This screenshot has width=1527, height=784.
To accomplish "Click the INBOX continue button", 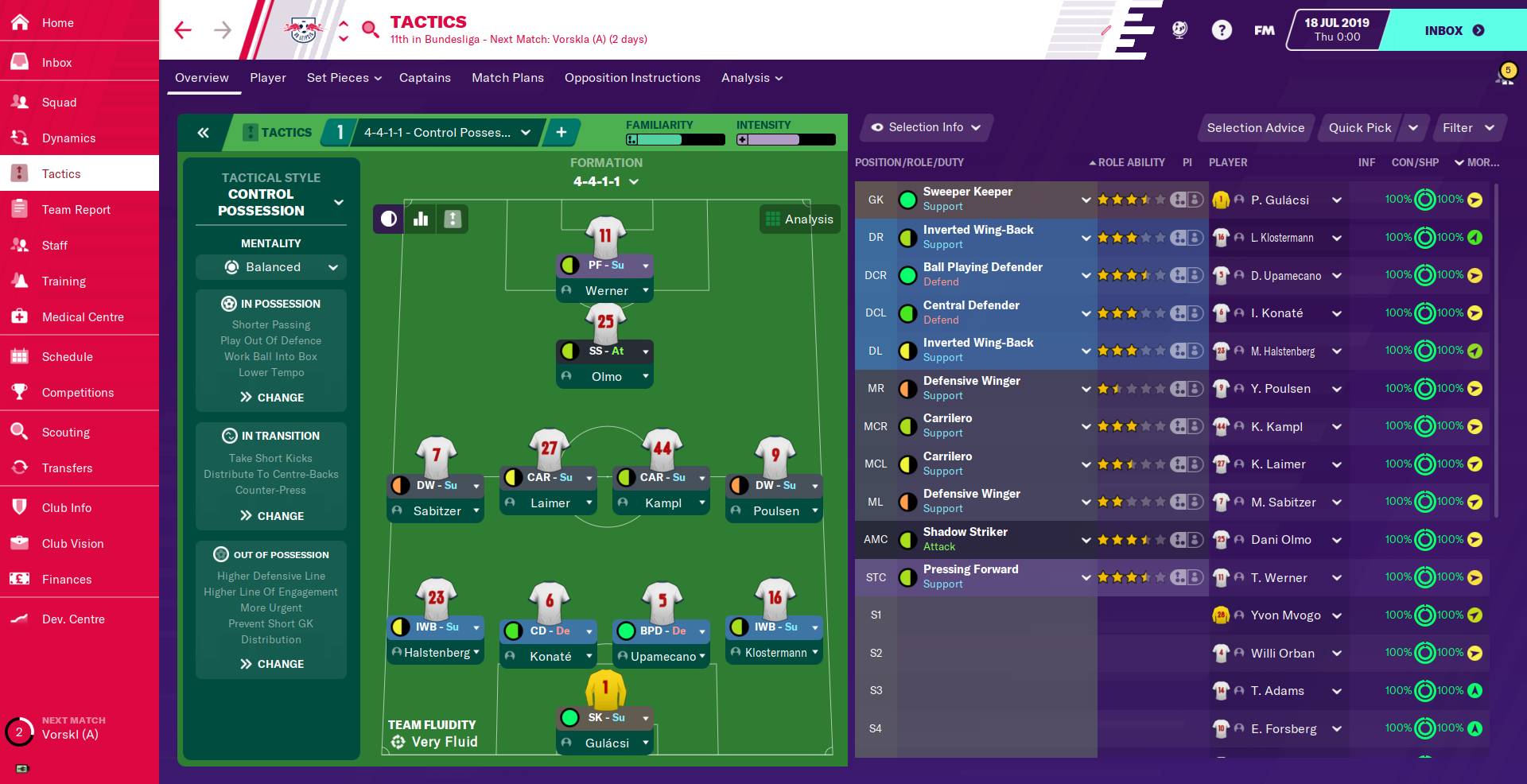I will point(1453,30).
